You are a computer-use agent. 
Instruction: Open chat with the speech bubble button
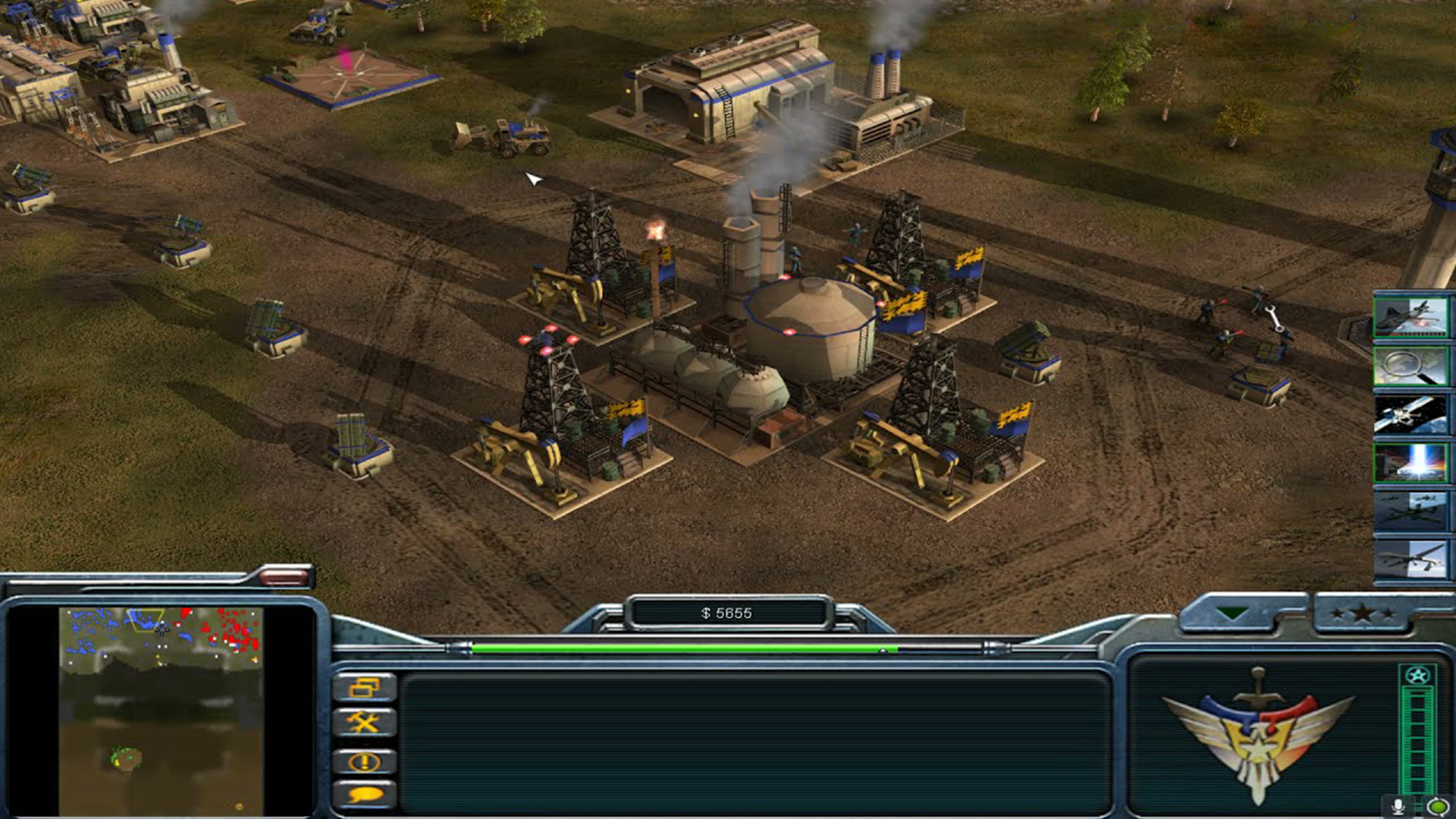(x=365, y=794)
